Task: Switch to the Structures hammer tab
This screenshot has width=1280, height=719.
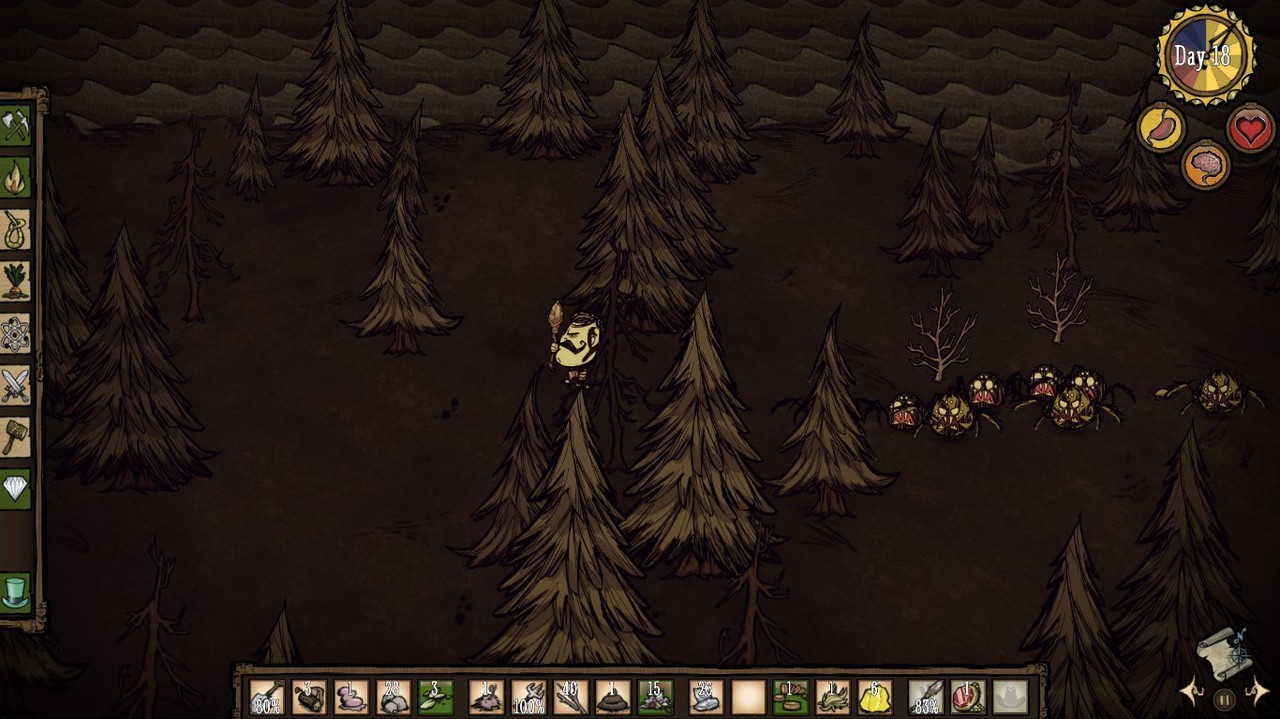Action: pyautogui.click(x=15, y=438)
